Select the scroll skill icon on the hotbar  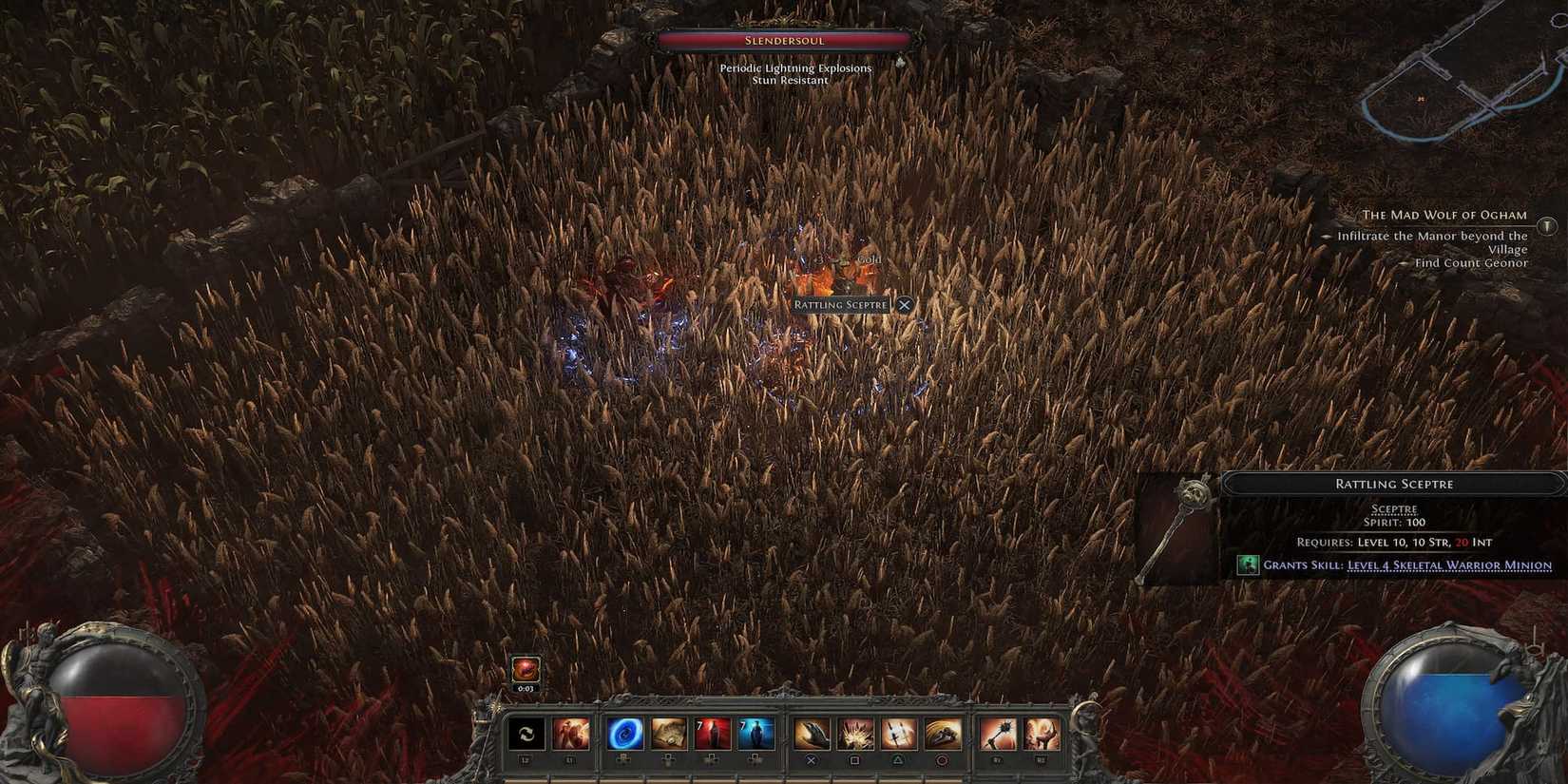pyautogui.click(x=668, y=732)
